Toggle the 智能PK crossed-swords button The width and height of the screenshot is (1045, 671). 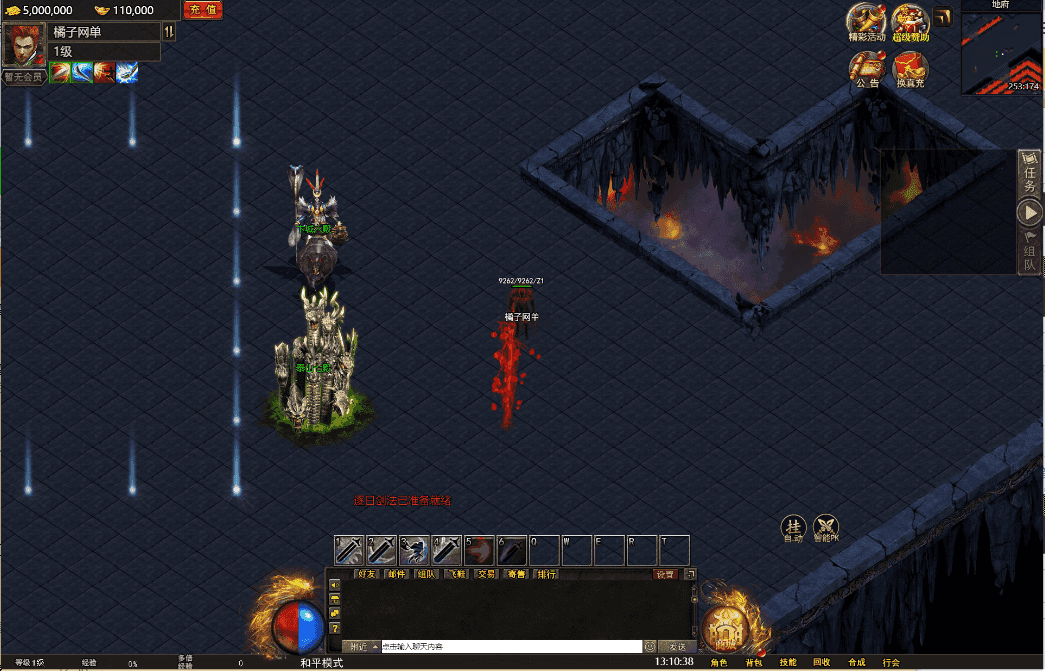click(x=826, y=528)
